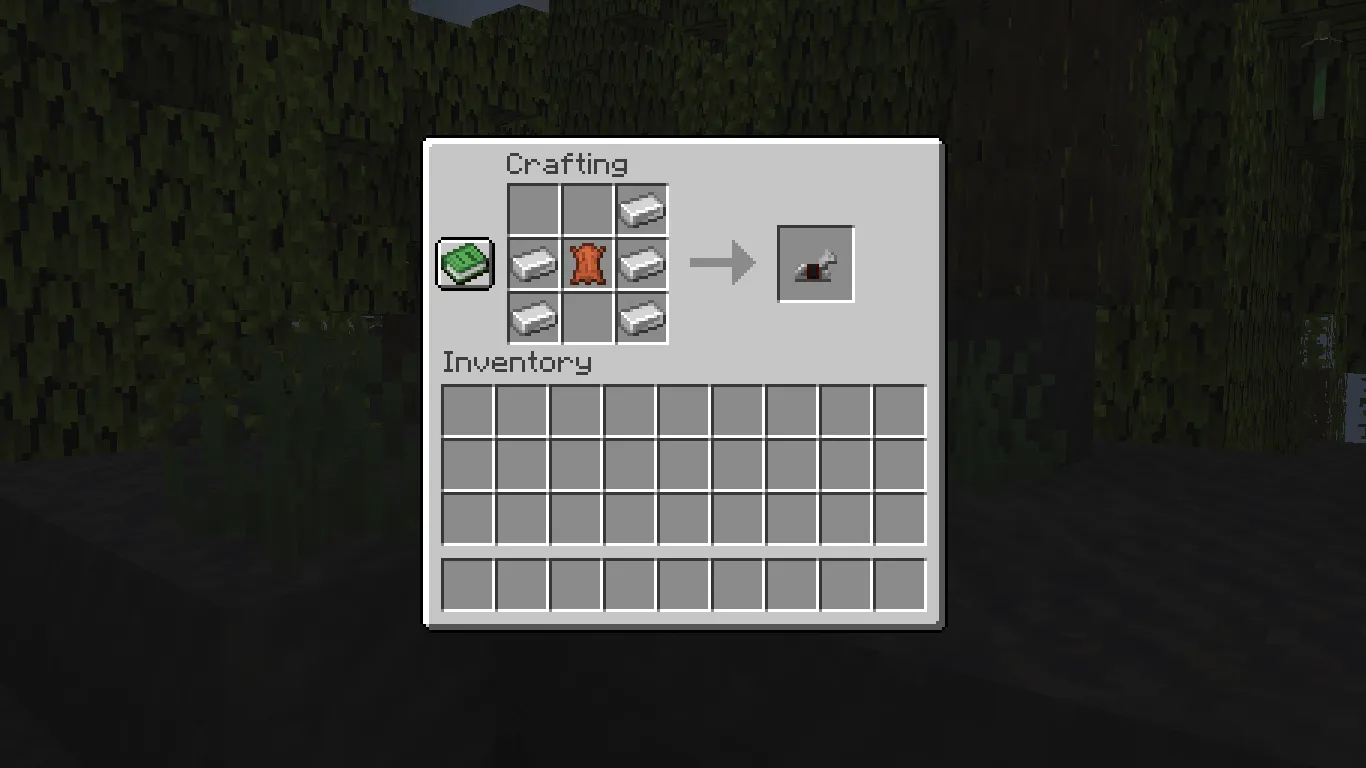The image size is (1366, 768).
Task: Open the green recipe book
Action: 464,264
